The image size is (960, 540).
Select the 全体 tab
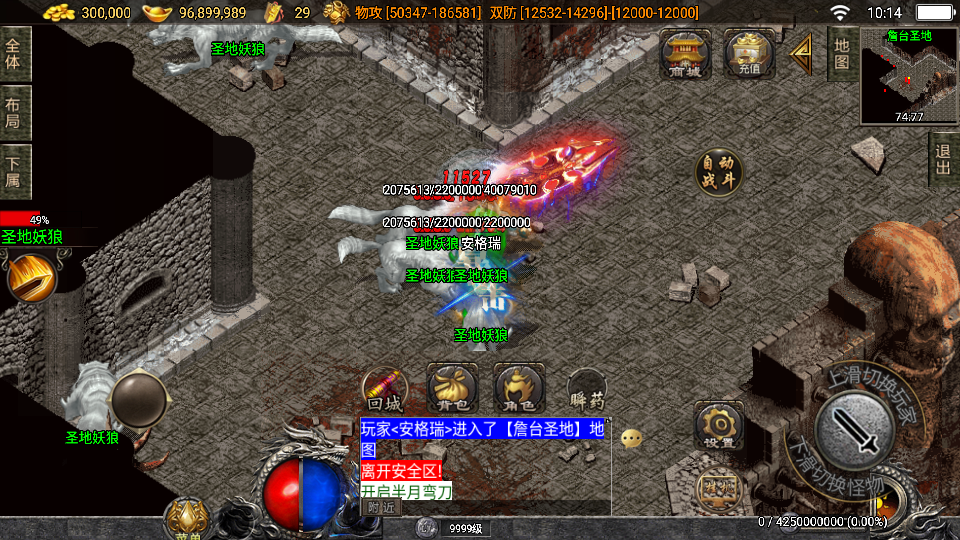coord(15,54)
